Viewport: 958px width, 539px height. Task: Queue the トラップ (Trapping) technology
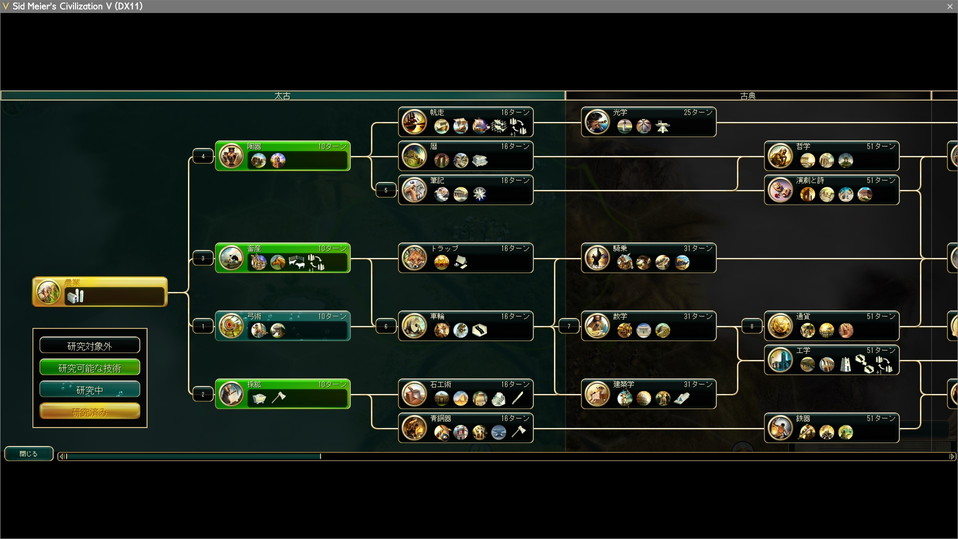coord(466,258)
